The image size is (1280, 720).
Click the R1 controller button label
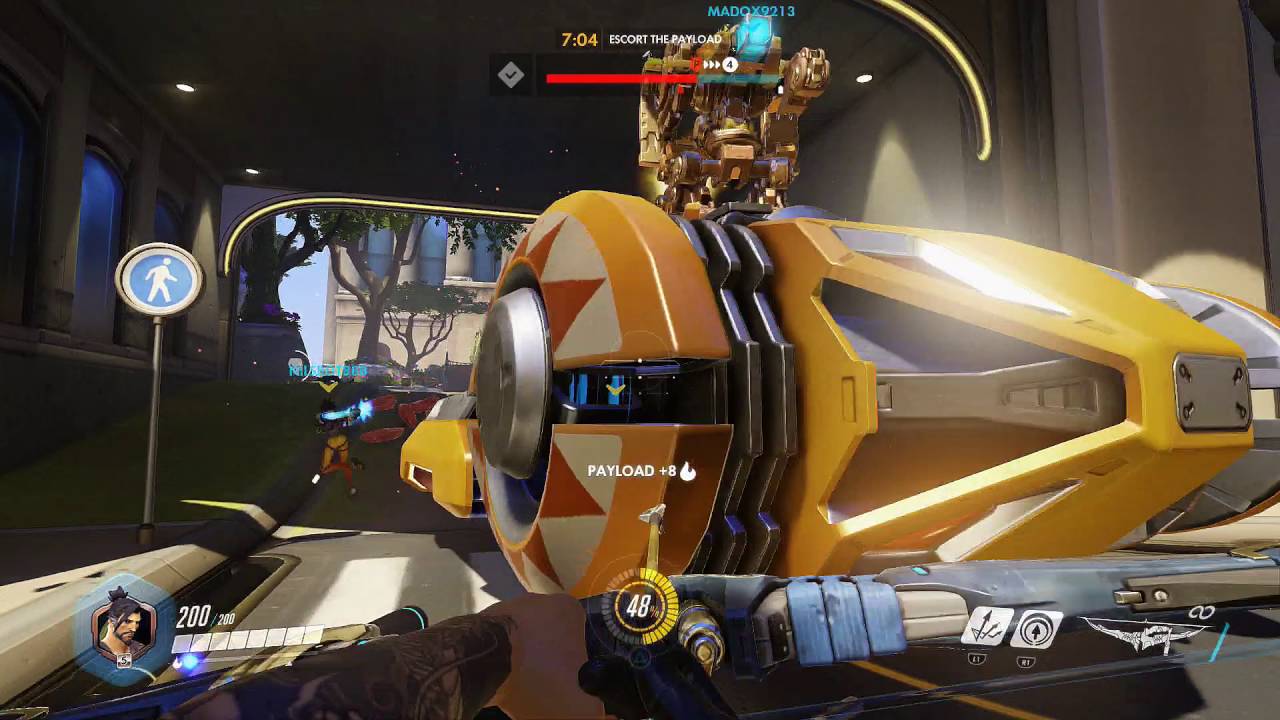pos(1026,661)
